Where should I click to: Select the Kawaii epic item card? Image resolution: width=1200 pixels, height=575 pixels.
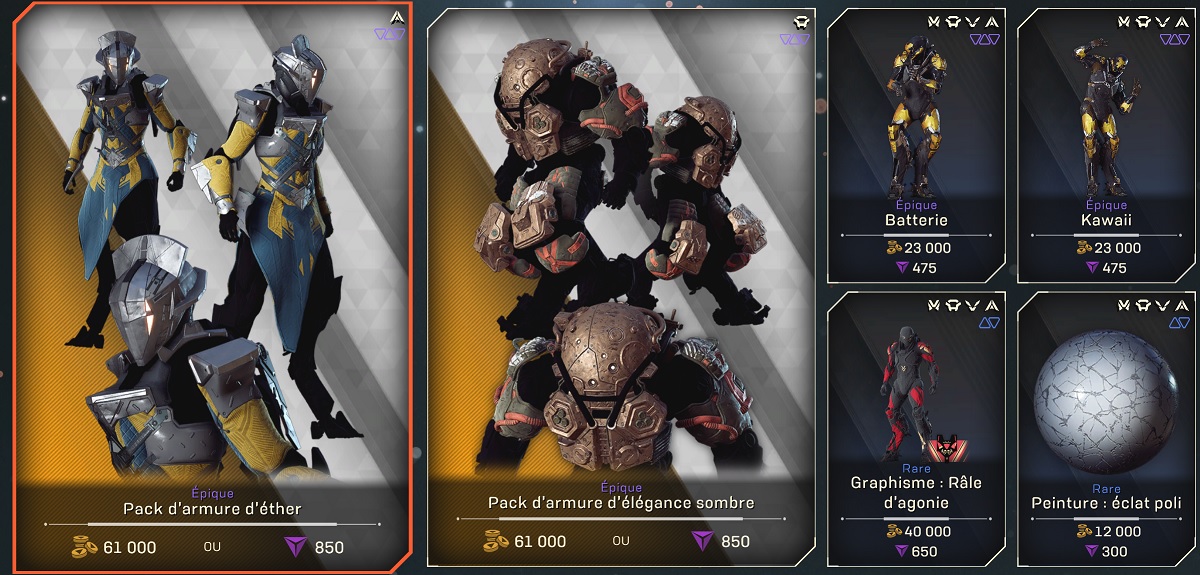point(1104,146)
